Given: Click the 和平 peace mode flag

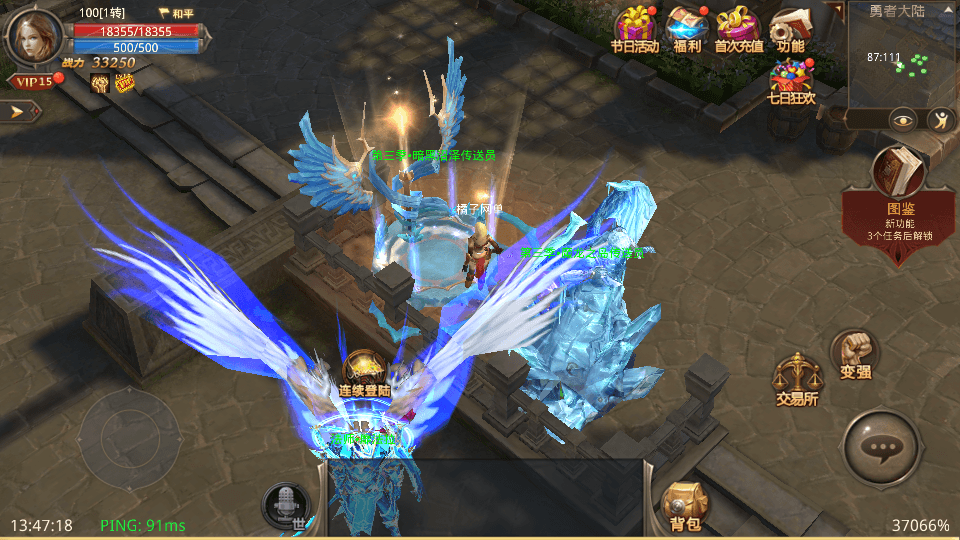Looking at the screenshot, I should pyautogui.click(x=177, y=14).
